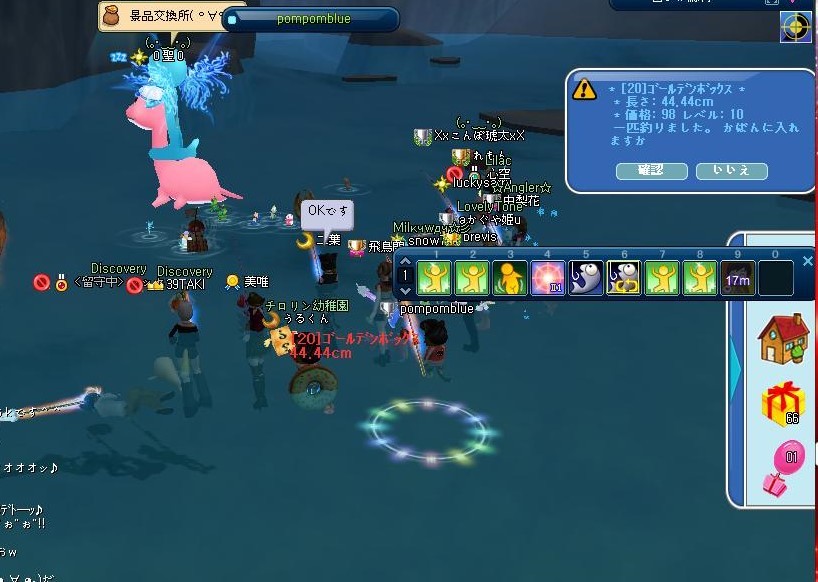Activate the fish hook skill in slot 5

pyautogui.click(x=585, y=277)
